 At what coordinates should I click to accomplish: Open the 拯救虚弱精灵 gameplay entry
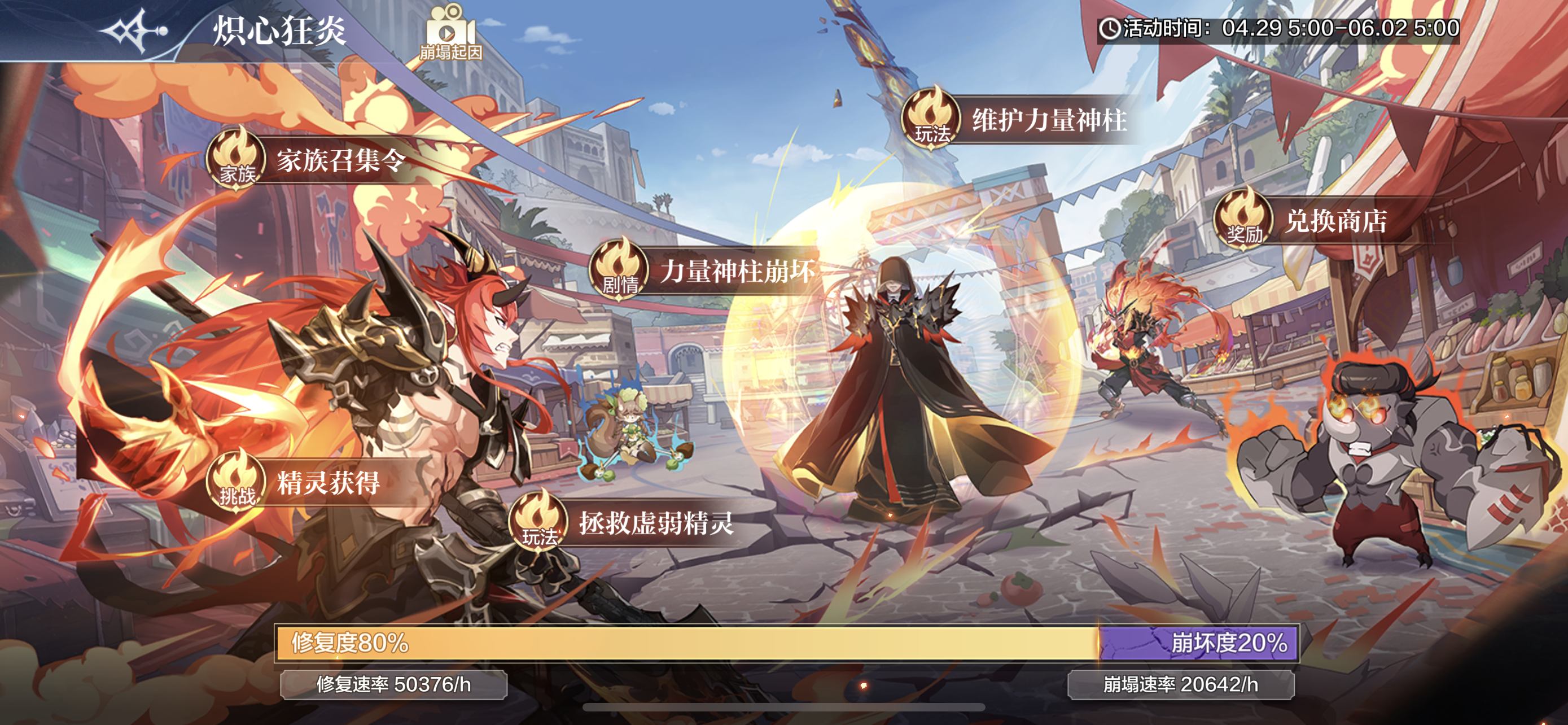click(x=624, y=523)
